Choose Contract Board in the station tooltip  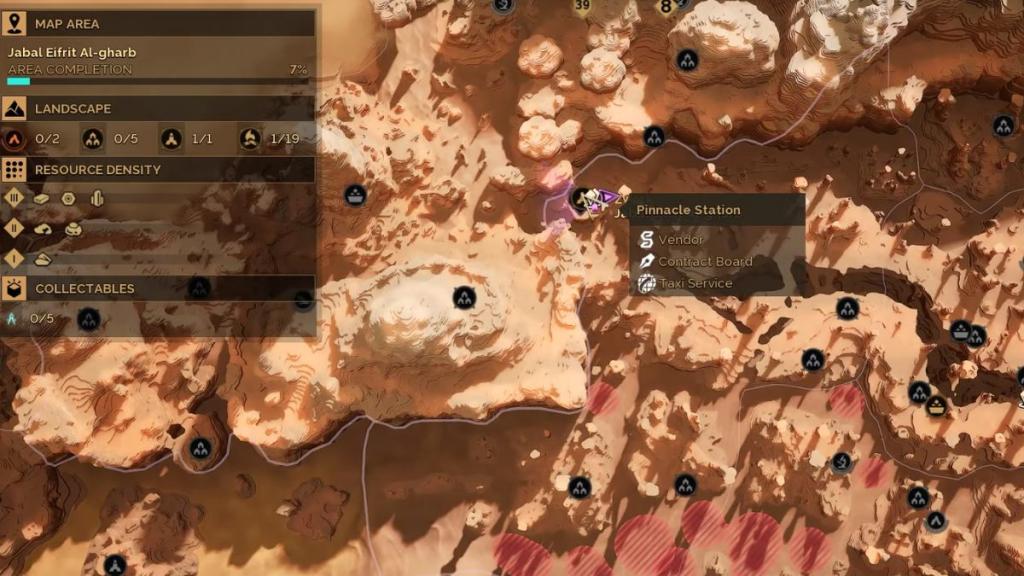pyautogui.click(x=704, y=262)
